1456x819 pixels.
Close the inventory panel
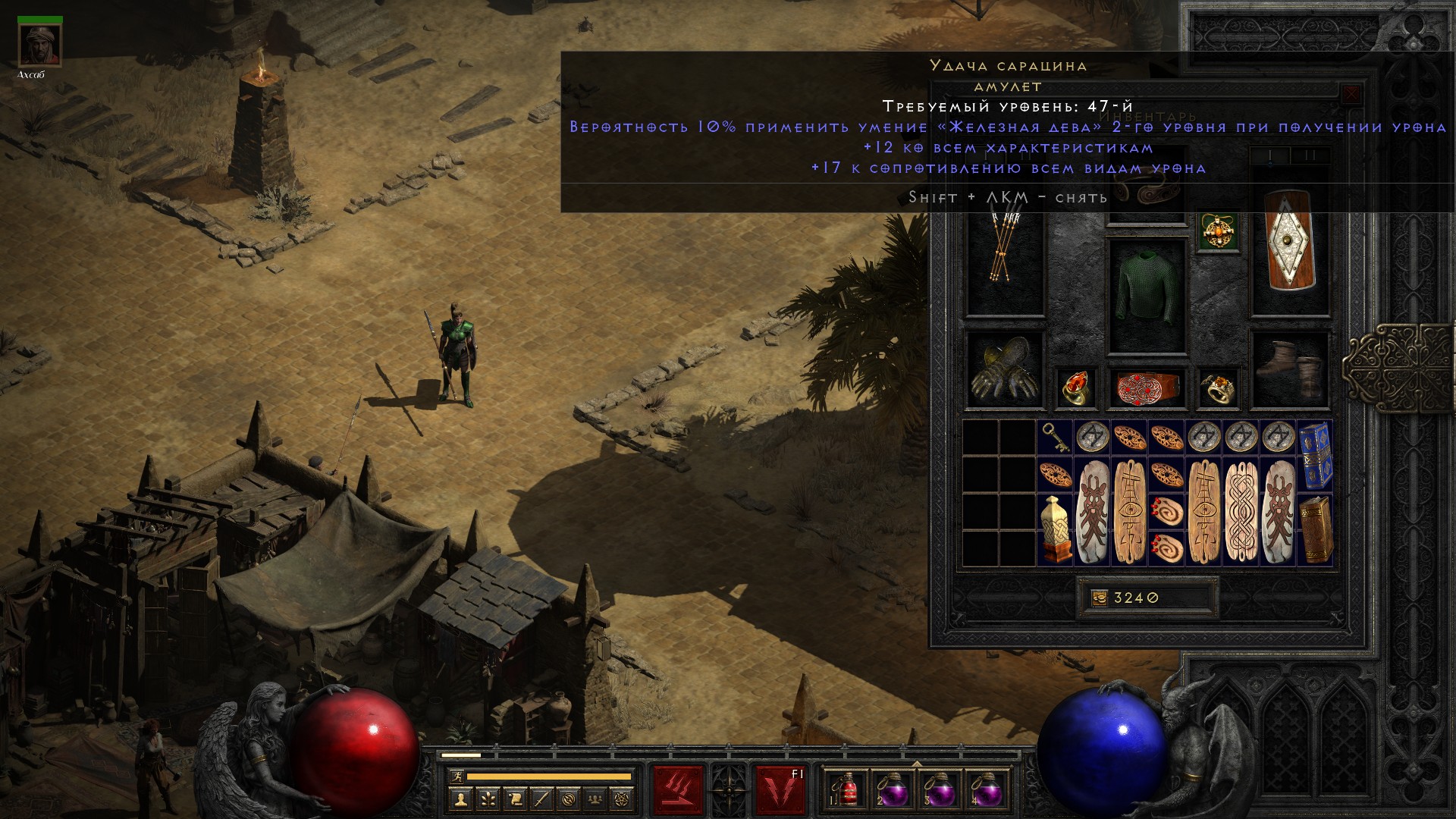[x=1351, y=95]
